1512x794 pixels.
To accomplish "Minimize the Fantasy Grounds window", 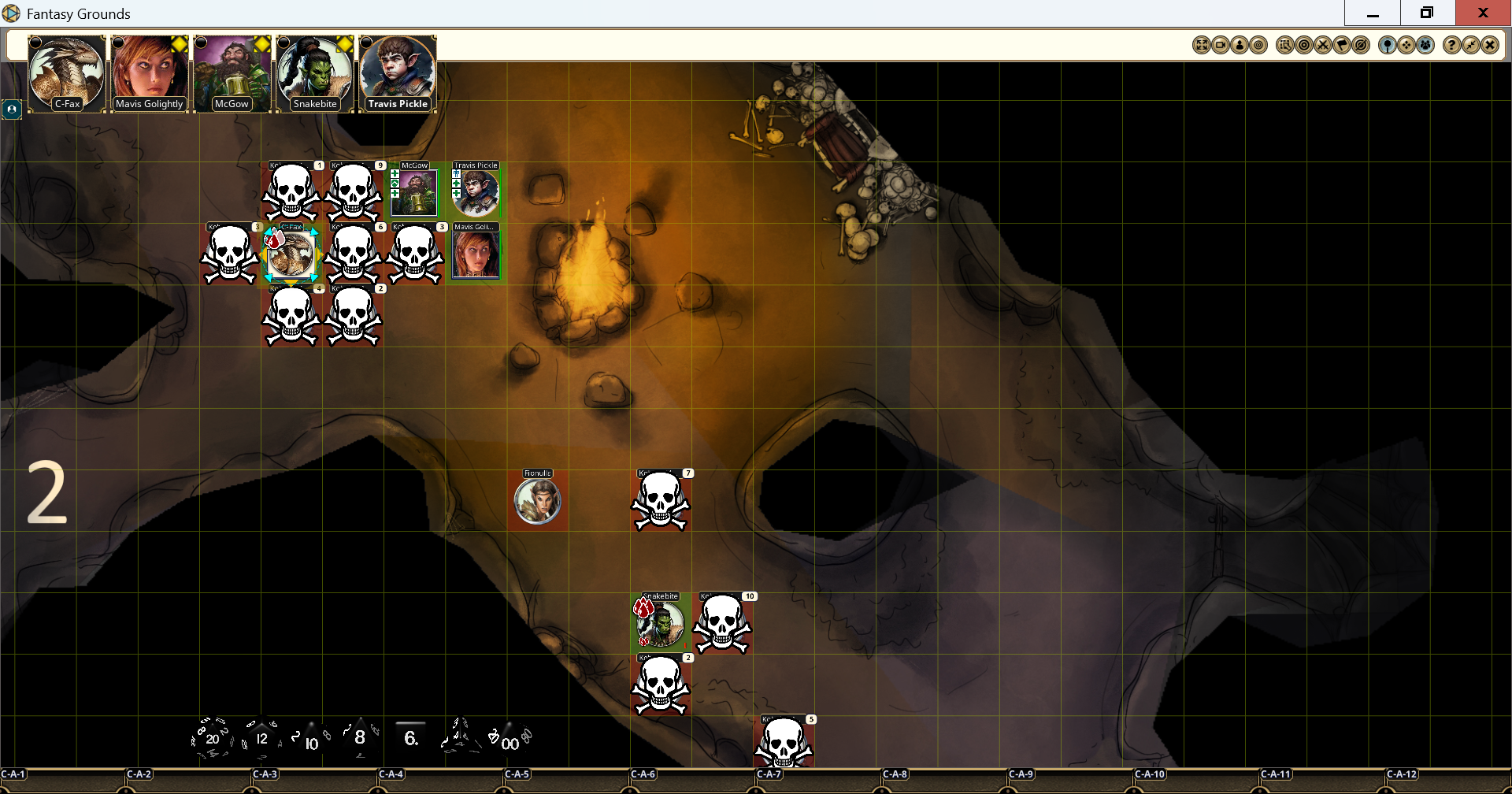I will pos(1373,13).
